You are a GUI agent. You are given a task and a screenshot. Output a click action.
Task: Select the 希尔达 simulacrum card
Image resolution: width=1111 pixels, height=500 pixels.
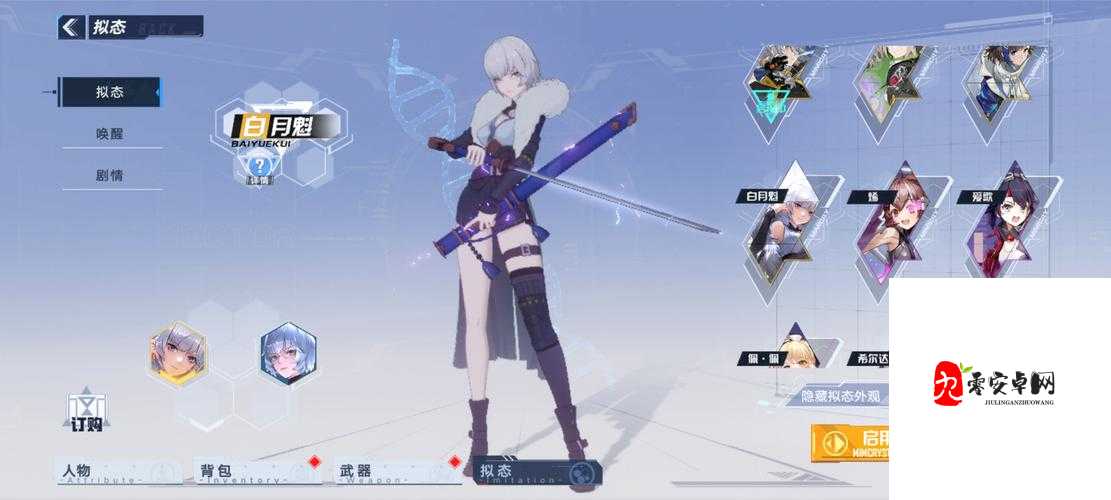coord(868,359)
